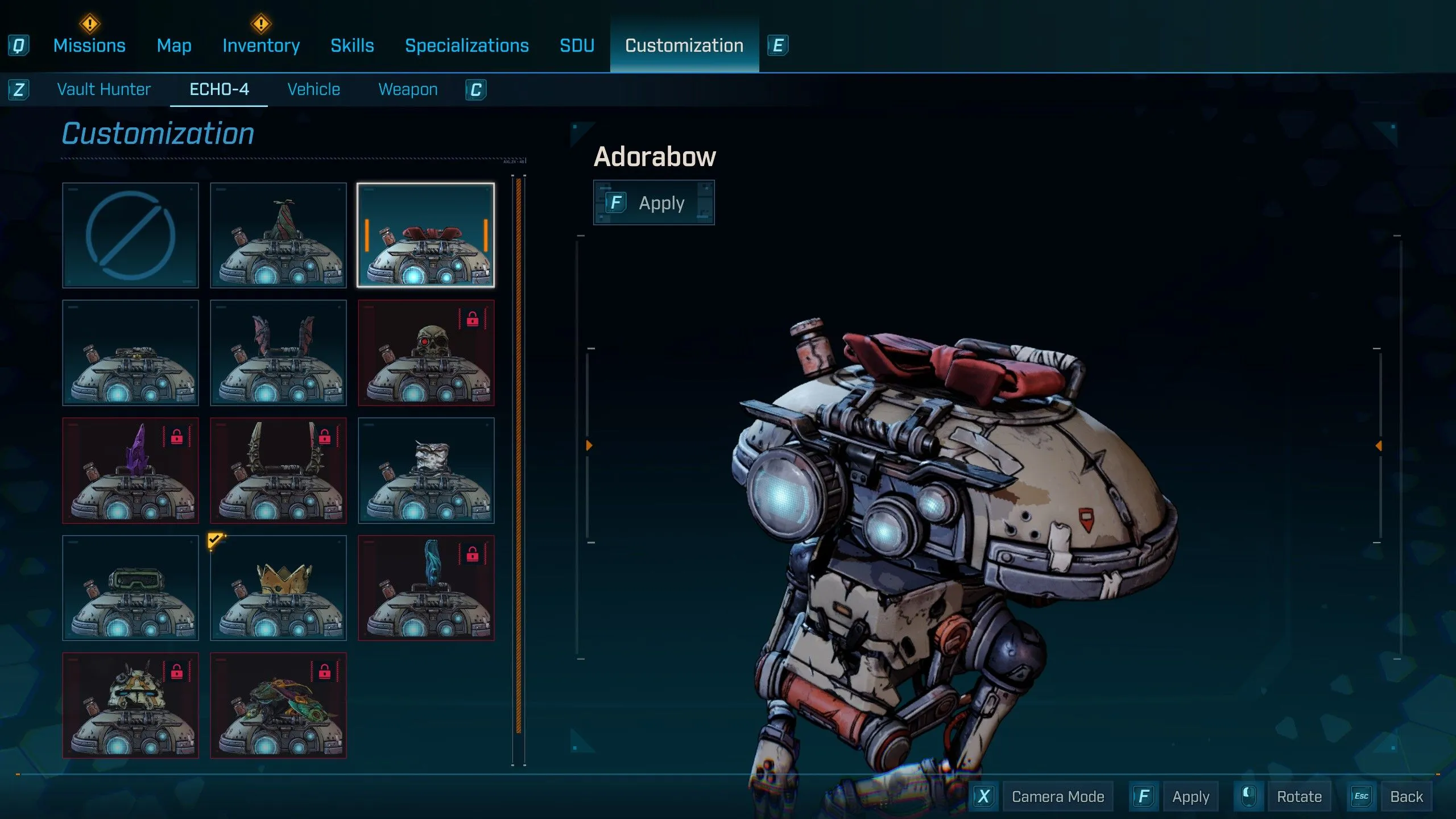Screen dimensions: 1456x819
Task: Toggle Camera Mode in the bottom bar
Action: pos(1057,797)
